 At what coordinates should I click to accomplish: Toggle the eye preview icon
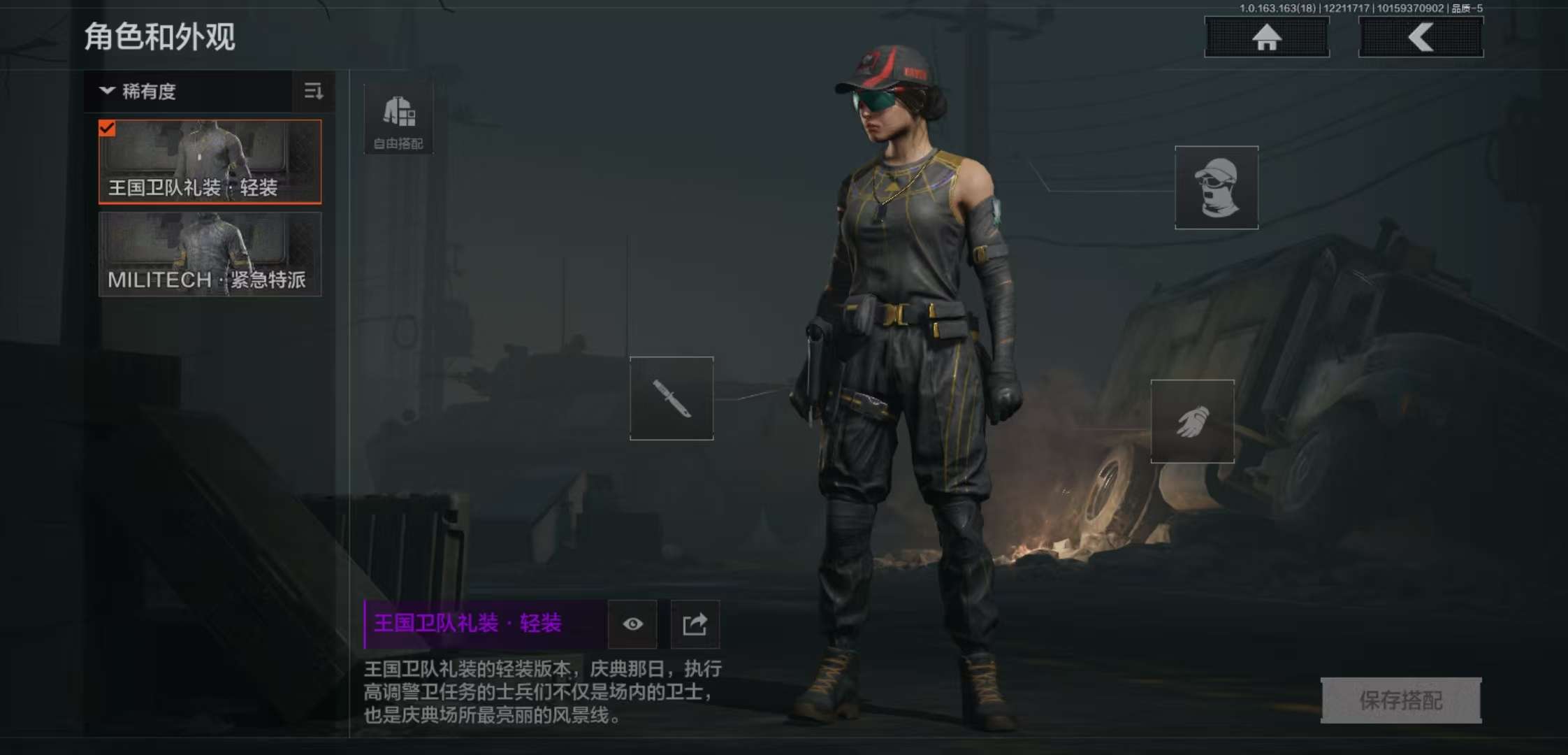coord(633,624)
